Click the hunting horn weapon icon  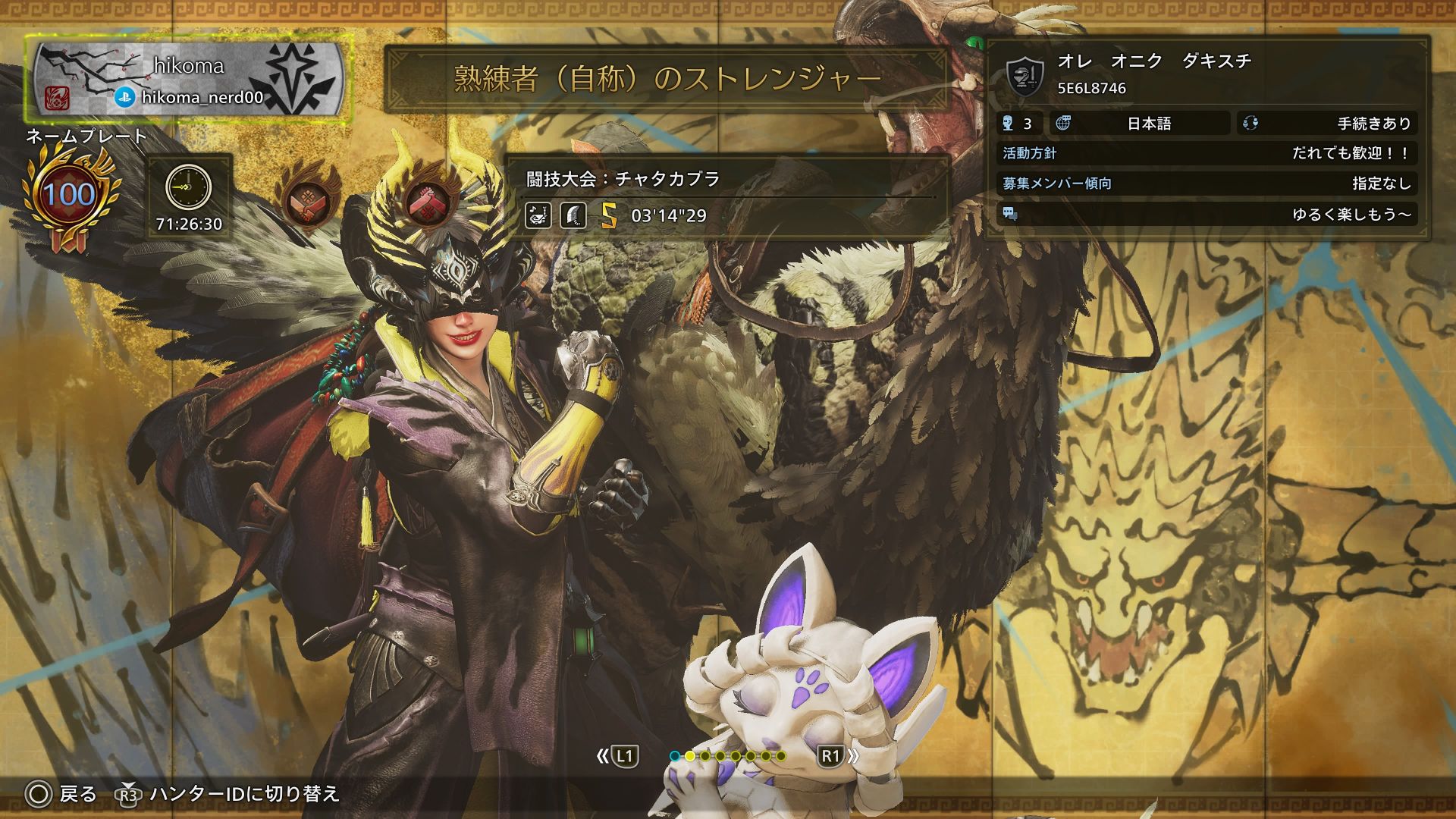pyautogui.click(x=538, y=216)
